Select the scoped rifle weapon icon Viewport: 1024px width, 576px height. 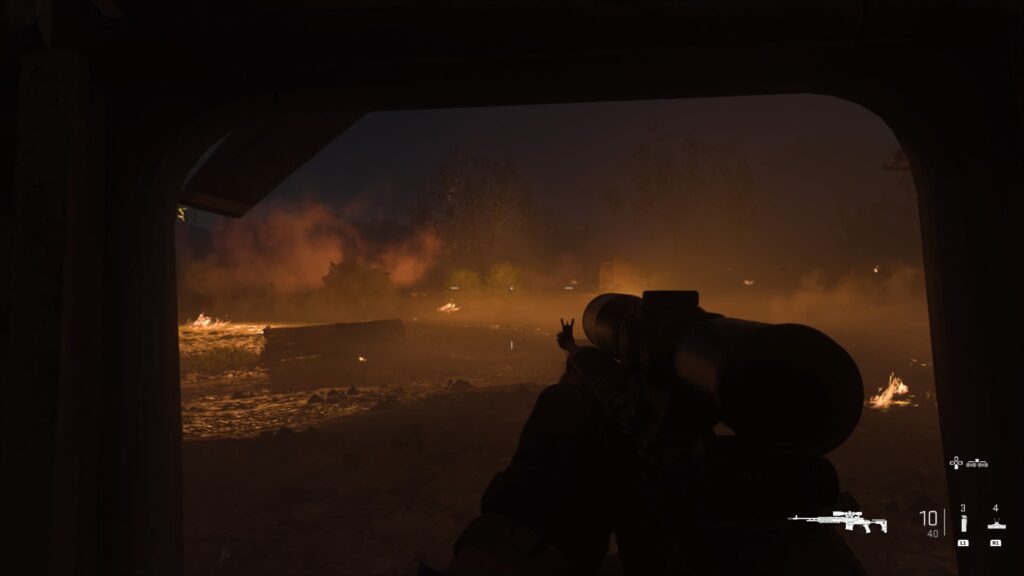point(837,521)
